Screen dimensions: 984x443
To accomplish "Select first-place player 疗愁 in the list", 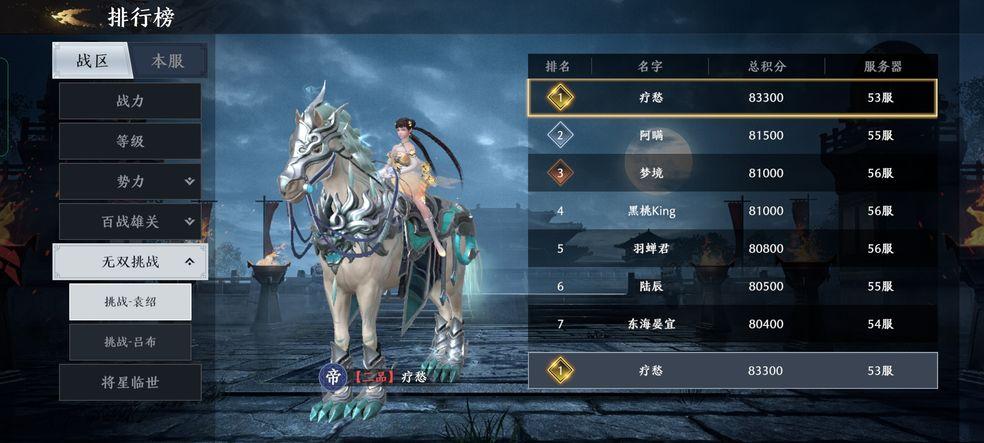I will click(732, 97).
